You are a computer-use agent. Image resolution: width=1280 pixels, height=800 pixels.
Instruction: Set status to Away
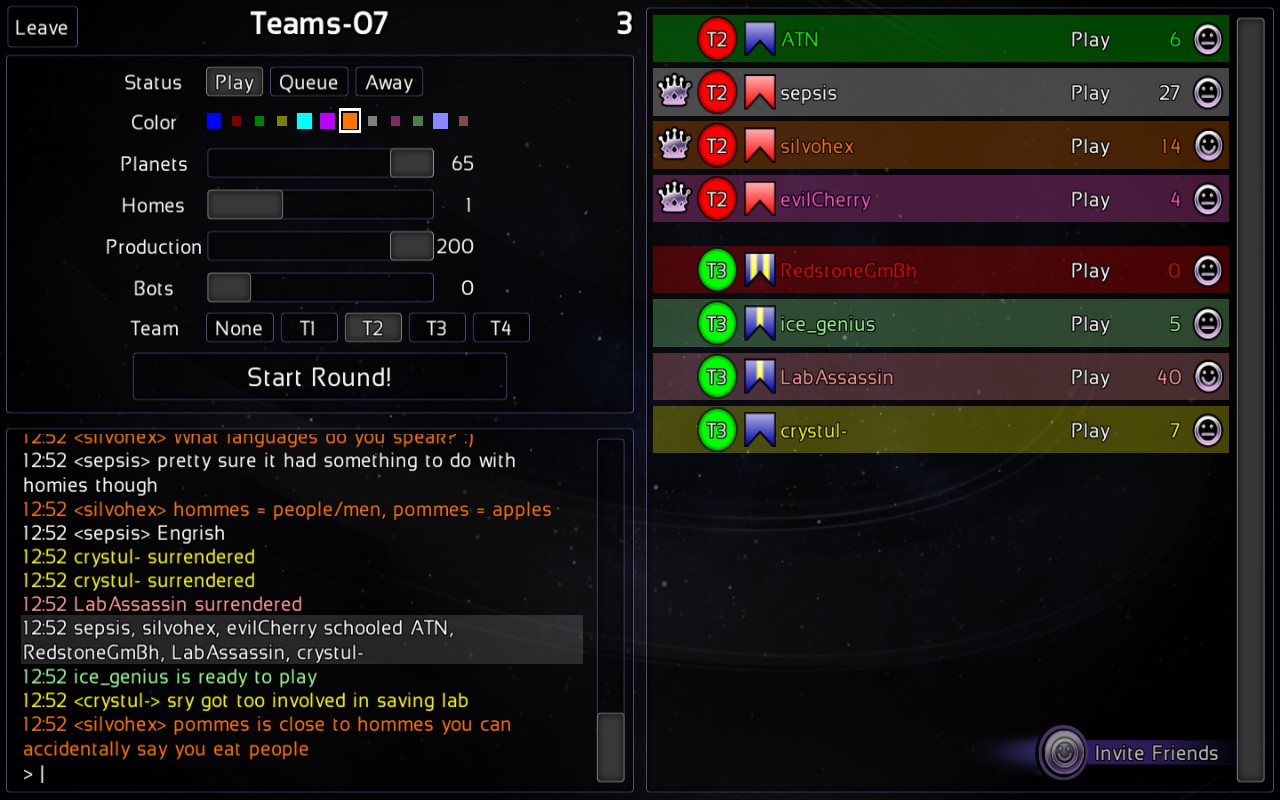pos(389,82)
